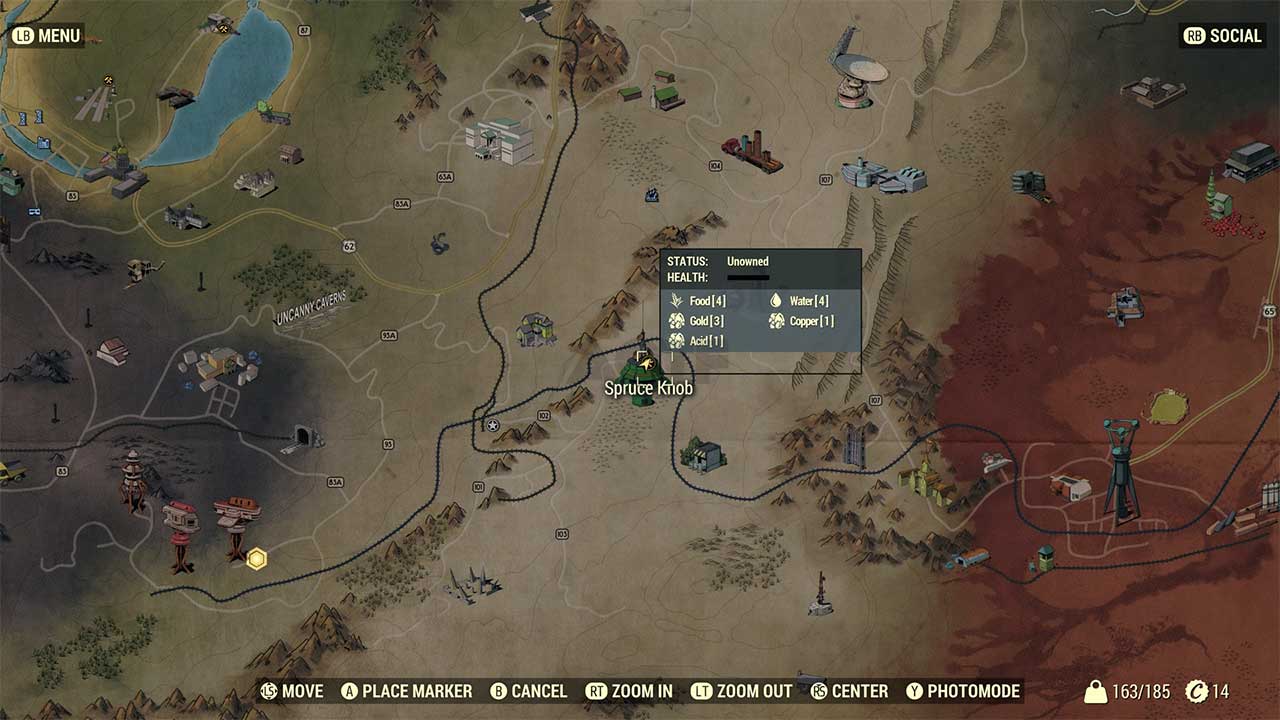Screen dimensions: 1280x720
Task: Click the Gold resource icon in the tooltip
Action: [676, 321]
